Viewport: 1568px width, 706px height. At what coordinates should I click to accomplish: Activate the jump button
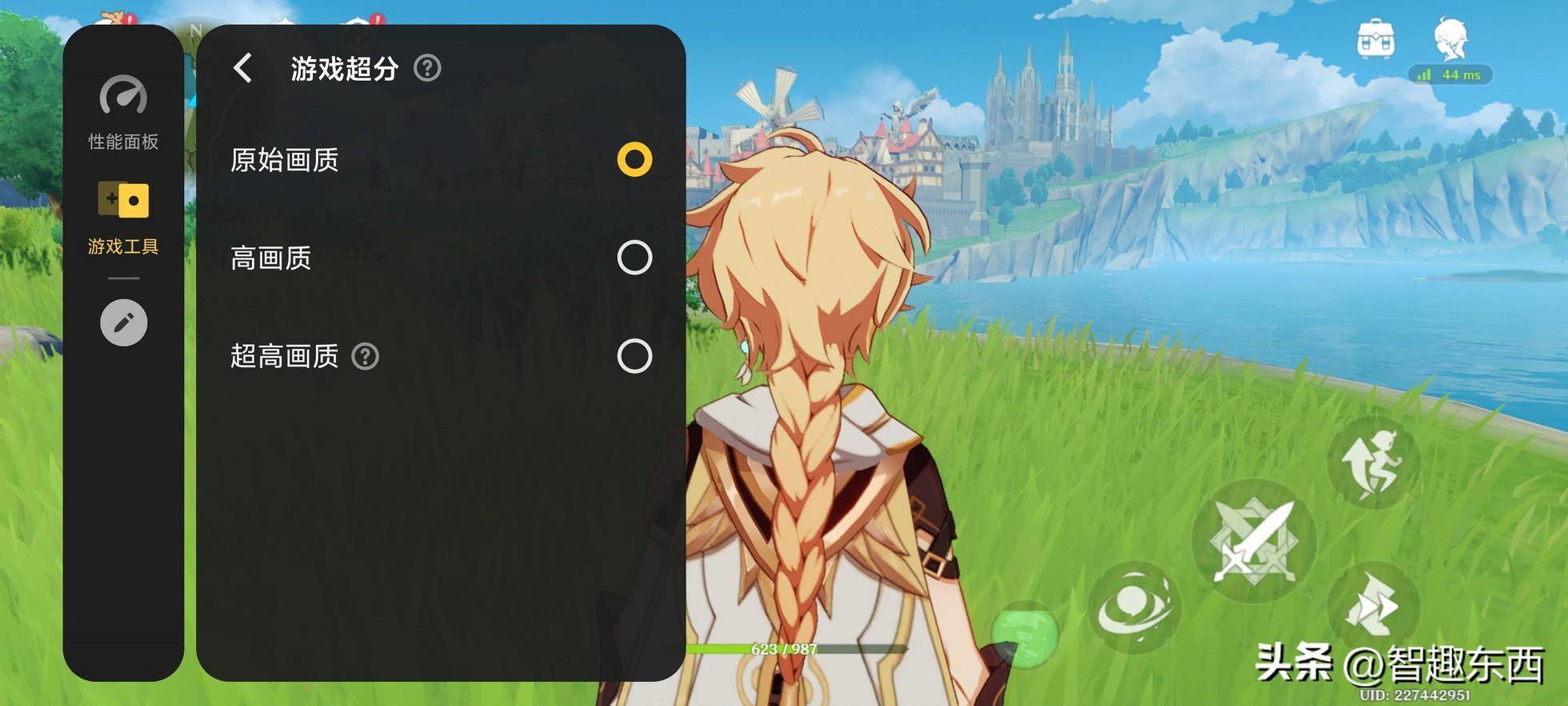[1373, 463]
